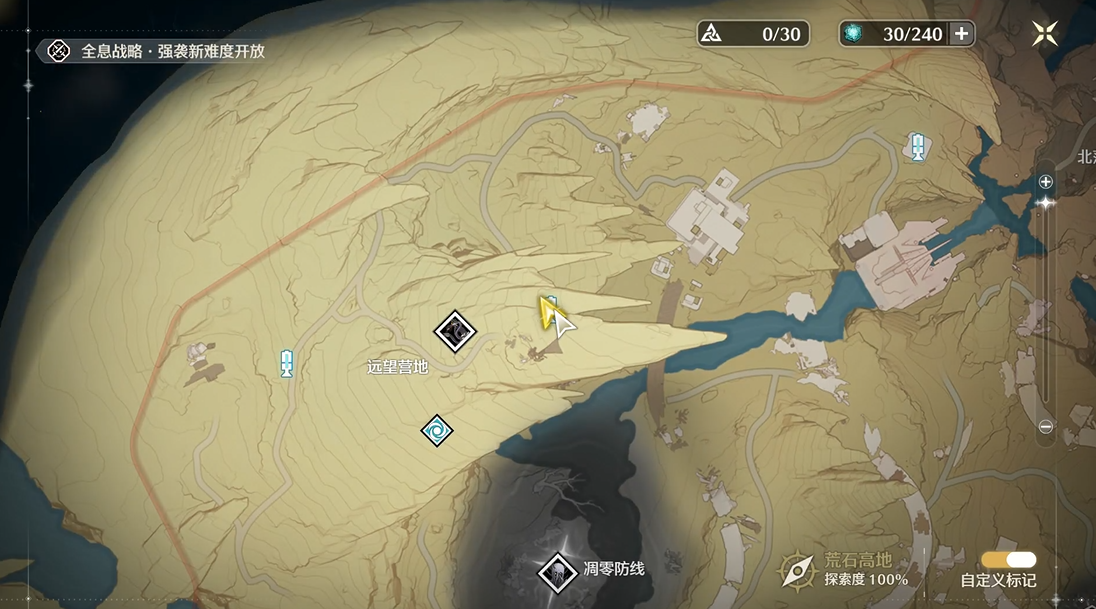Open the 0/30 triangle currency counter
The image size is (1096, 609).
click(x=753, y=34)
